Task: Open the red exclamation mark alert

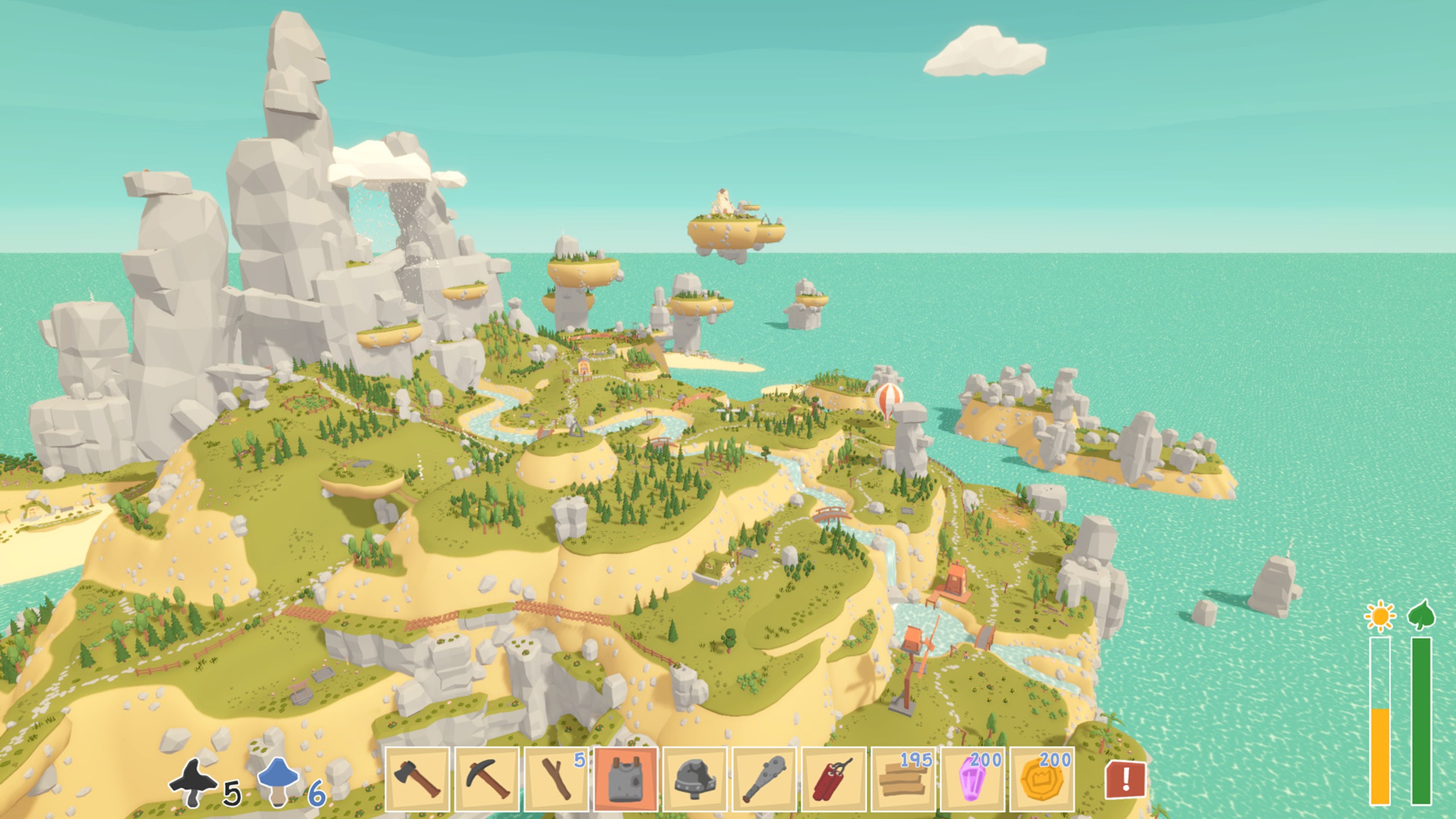Action: tap(1125, 780)
